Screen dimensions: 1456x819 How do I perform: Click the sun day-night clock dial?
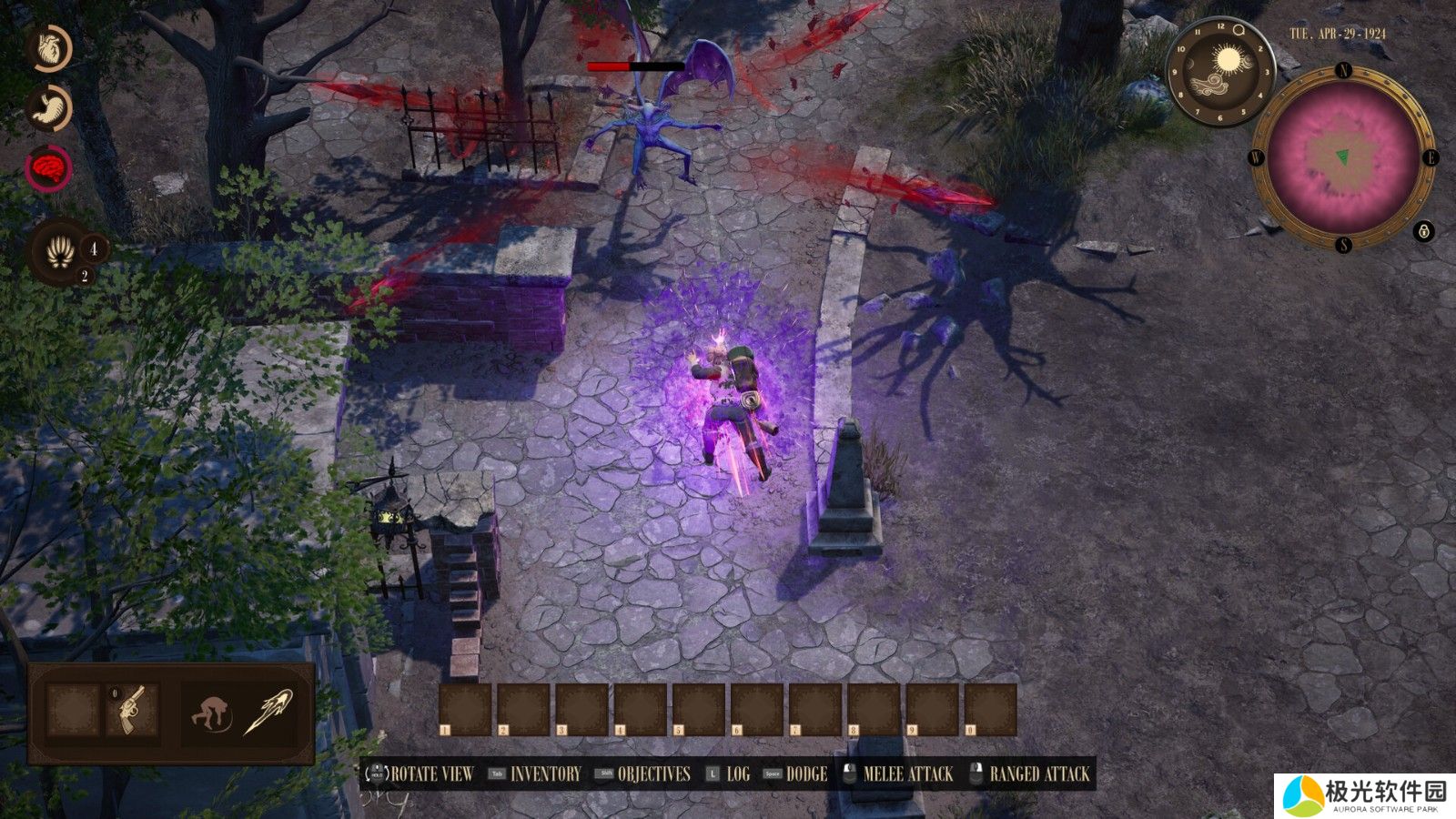pyautogui.click(x=1220, y=71)
